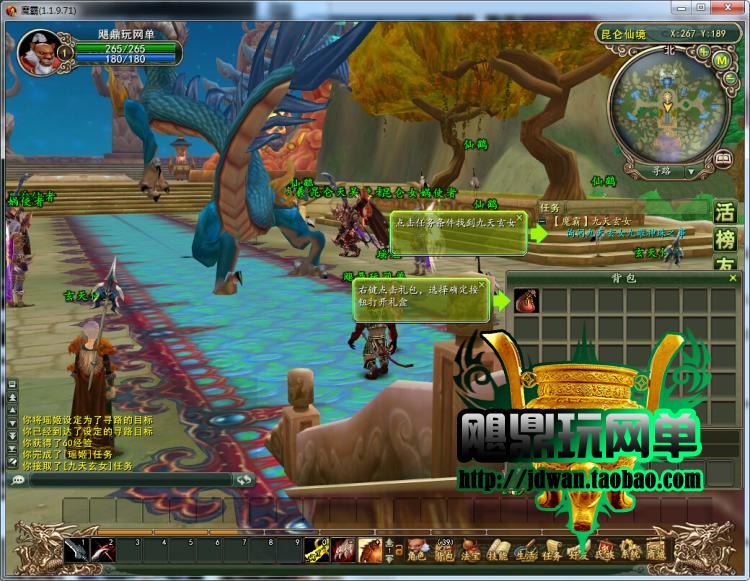Viewport: 750px width, 581px height.
Task: Open the 寻路 pathfinding dropdown arrow
Action: pyautogui.click(x=691, y=171)
